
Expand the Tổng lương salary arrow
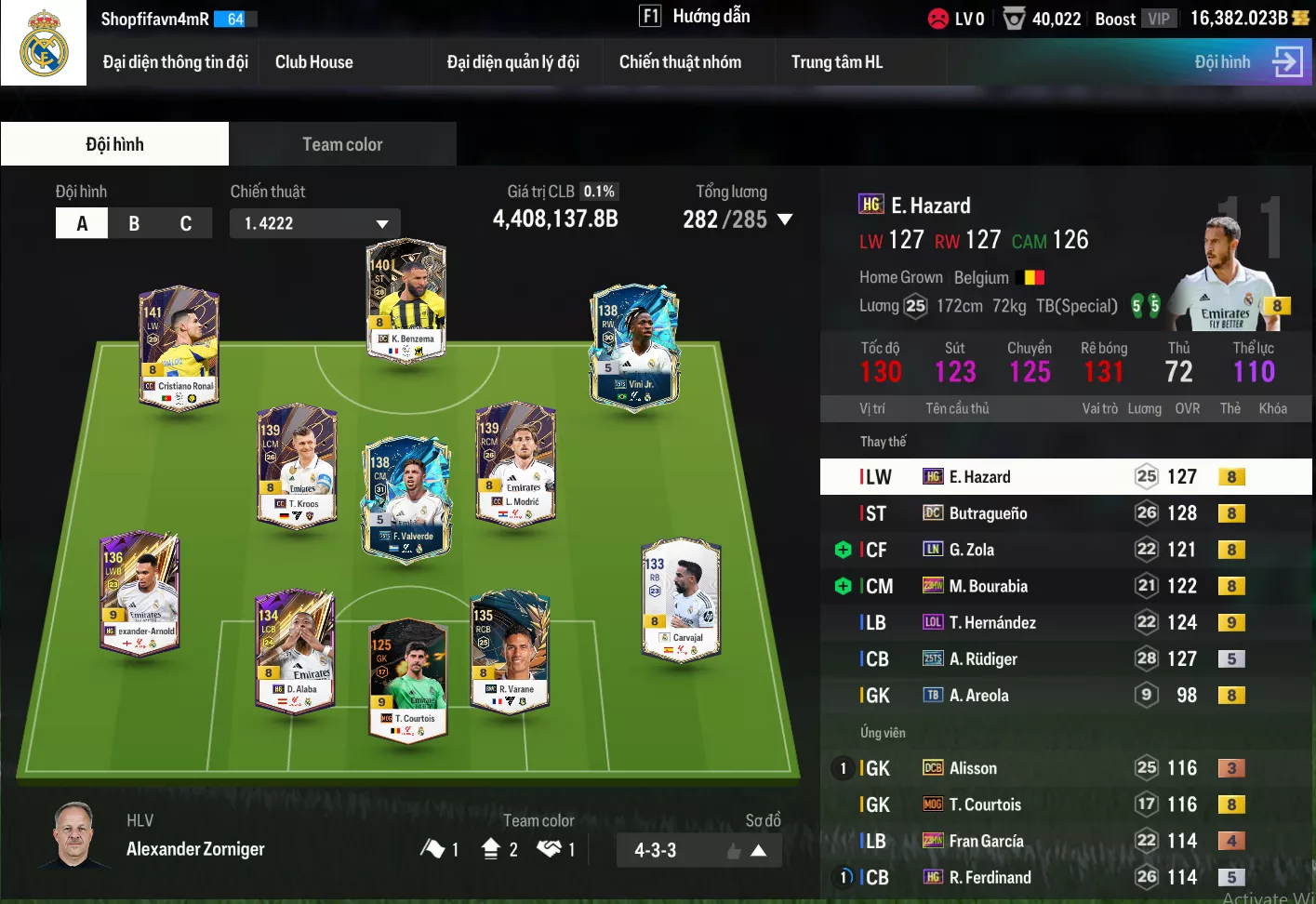[x=785, y=219]
